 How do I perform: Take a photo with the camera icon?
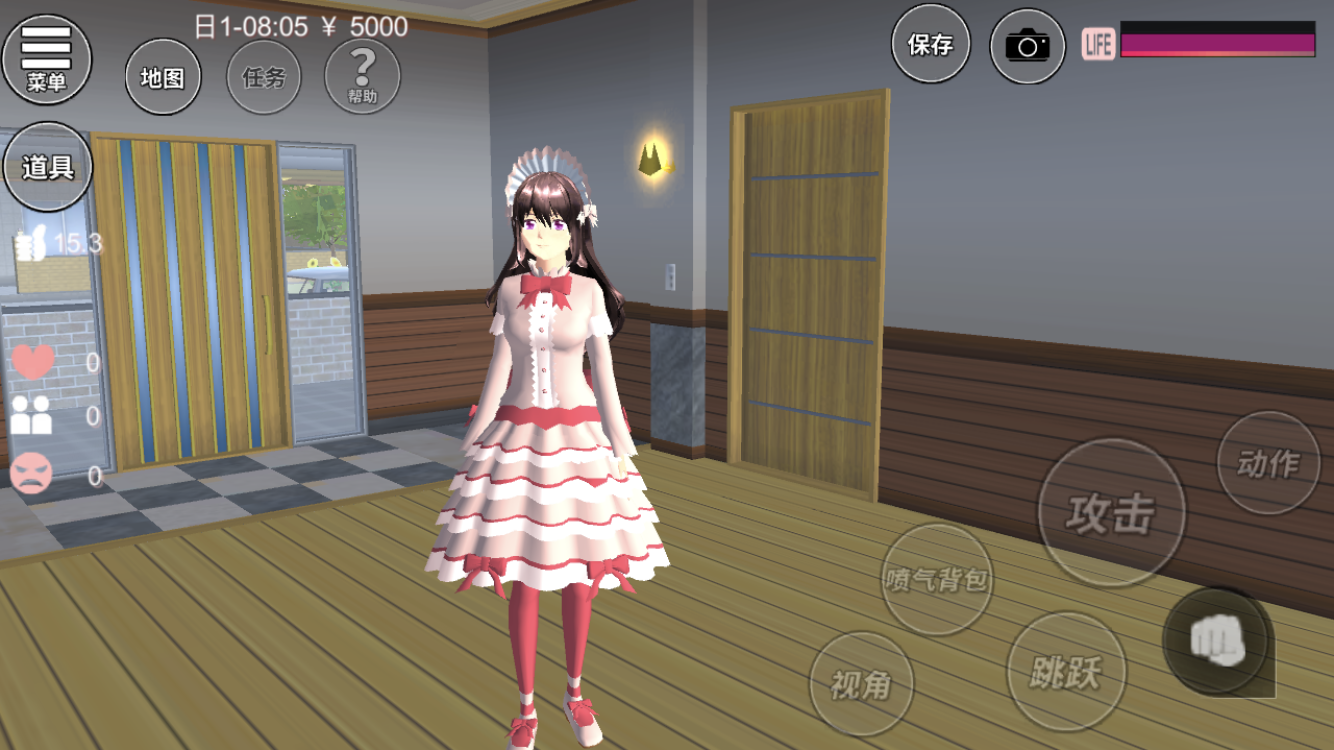[1027, 46]
